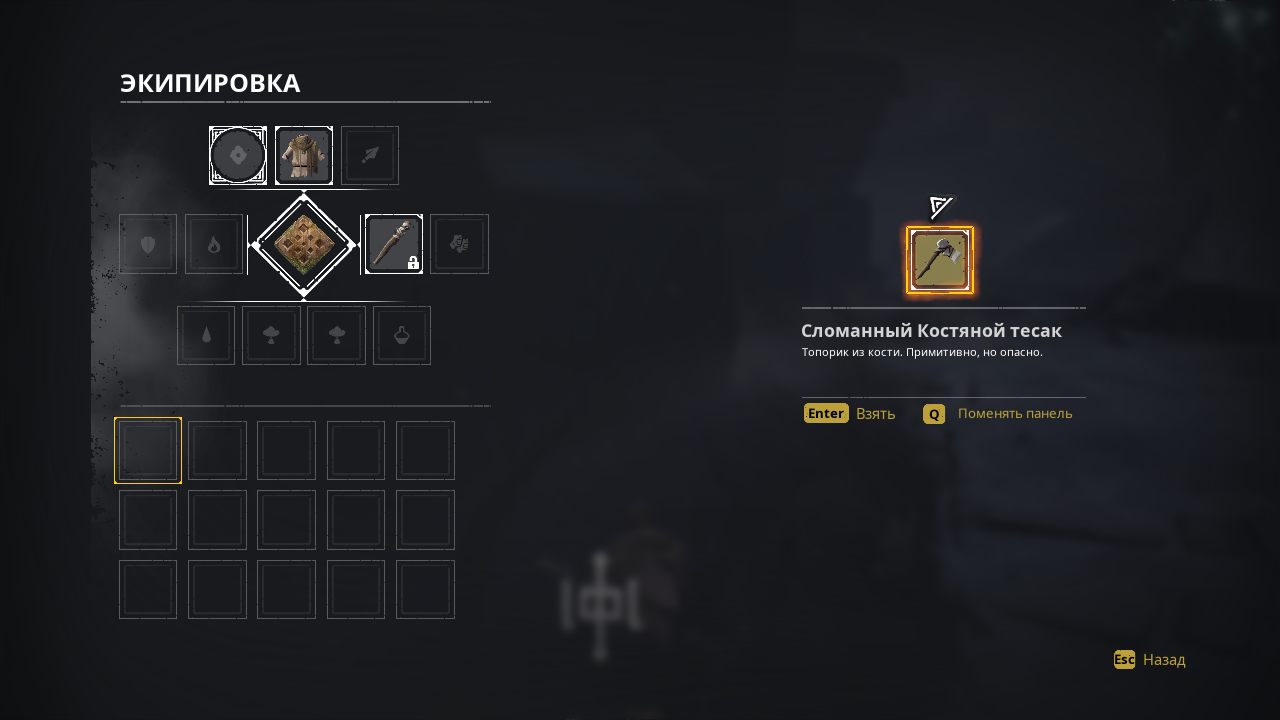The width and height of the screenshot is (1280, 720).
Task: Open the arrow equipment slot
Action: [369, 155]
